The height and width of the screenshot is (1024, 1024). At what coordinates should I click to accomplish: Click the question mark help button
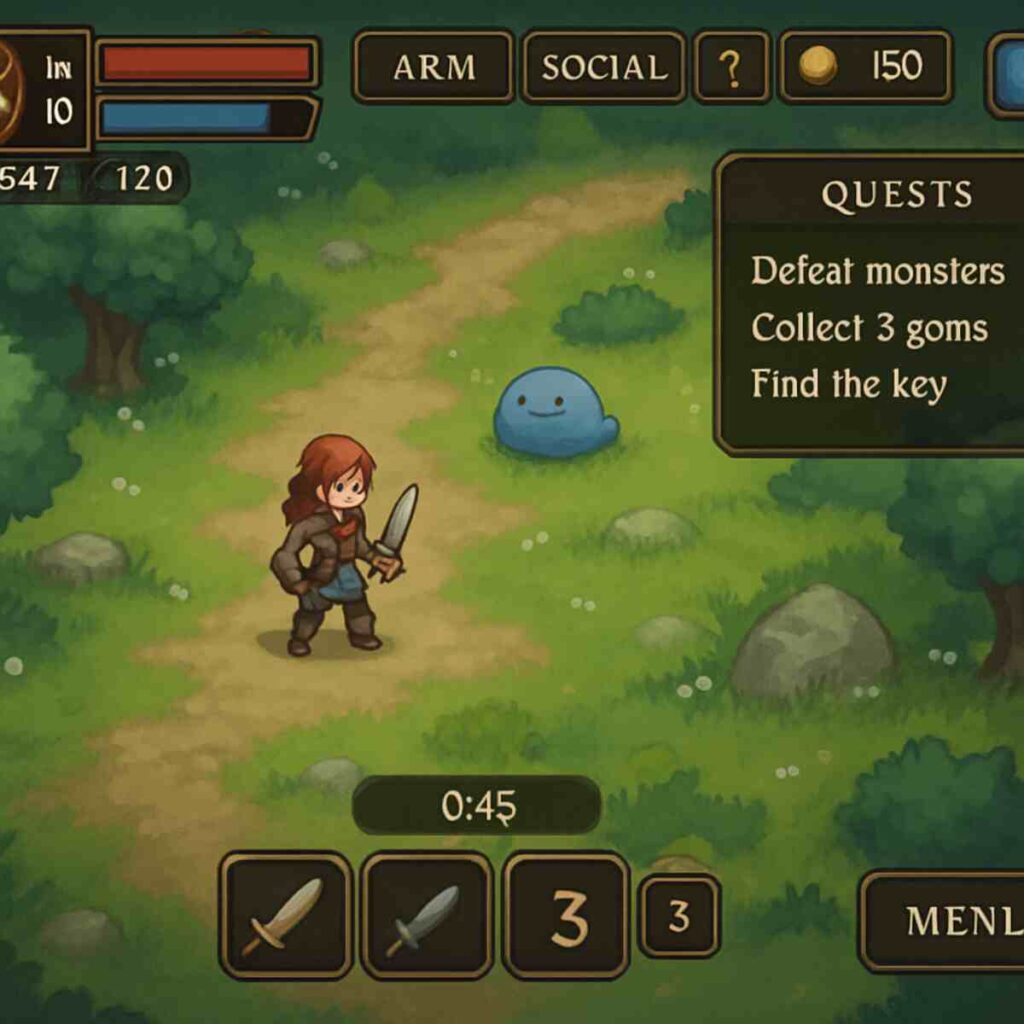tap(731, 67)
